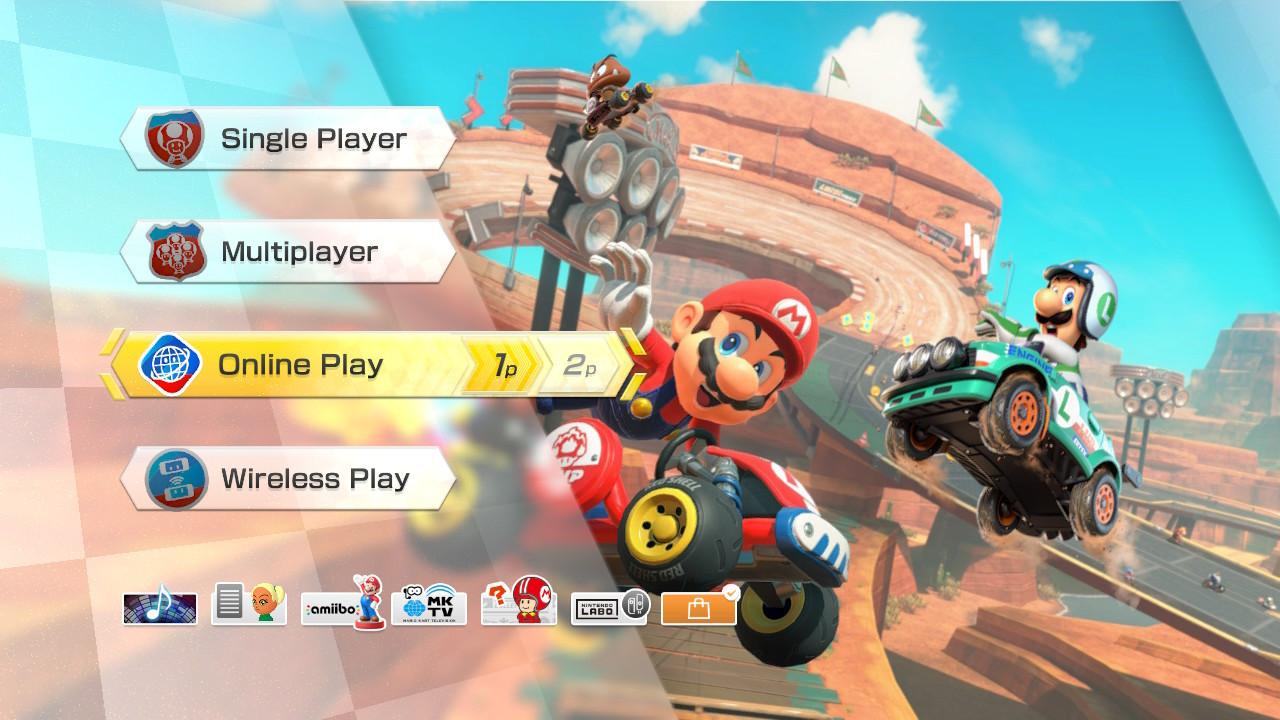Open the orange eShop bag icon

click(698, 606)
